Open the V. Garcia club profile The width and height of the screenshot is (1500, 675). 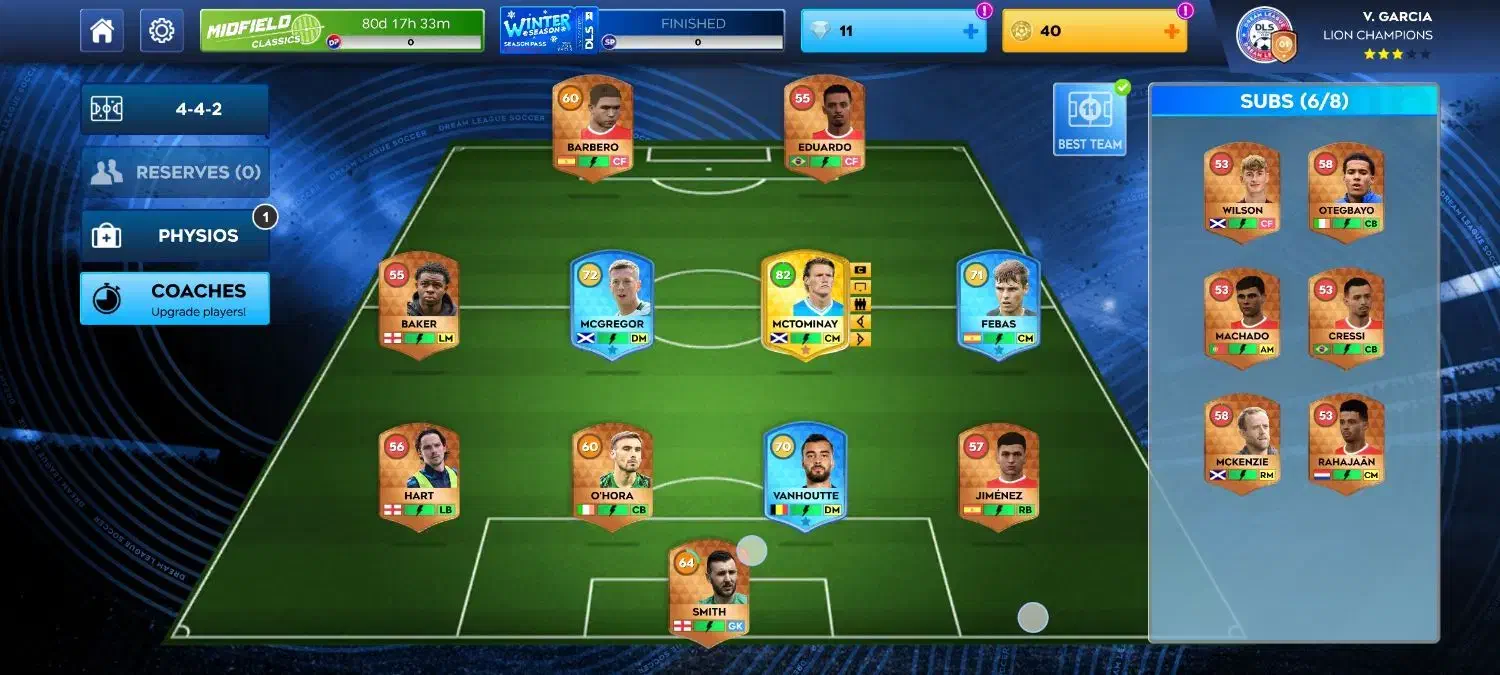pyautogui.click(x=1335, y=35)
